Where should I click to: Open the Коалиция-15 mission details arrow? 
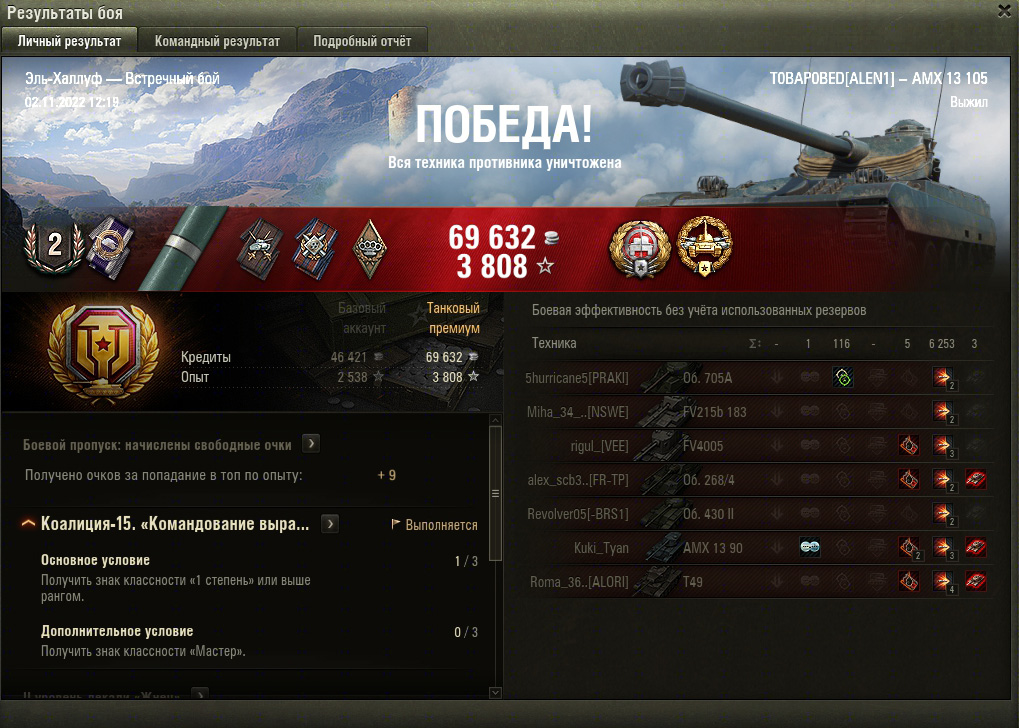(329, 524)
